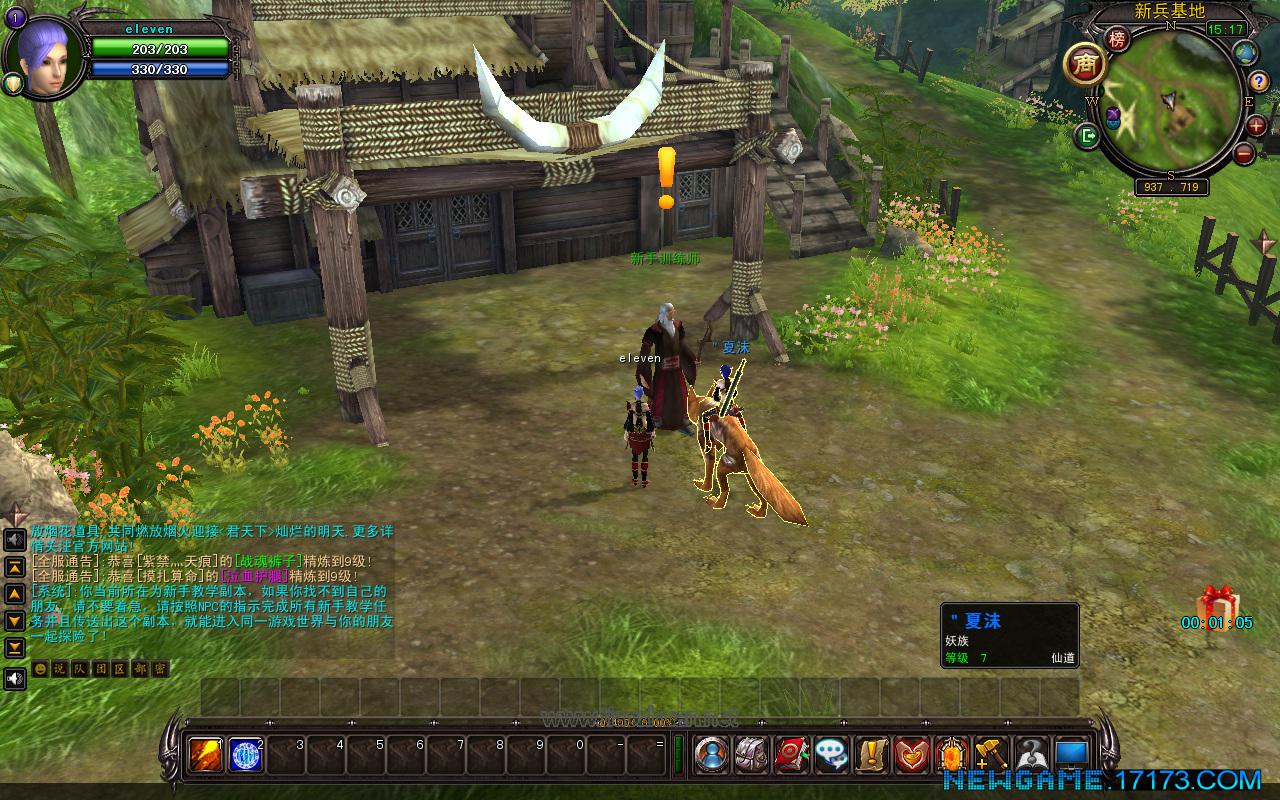Screen dimensions: 1280x800
Task: Use the blue rune skill in hotbar
Action: (x=245, y=755)
